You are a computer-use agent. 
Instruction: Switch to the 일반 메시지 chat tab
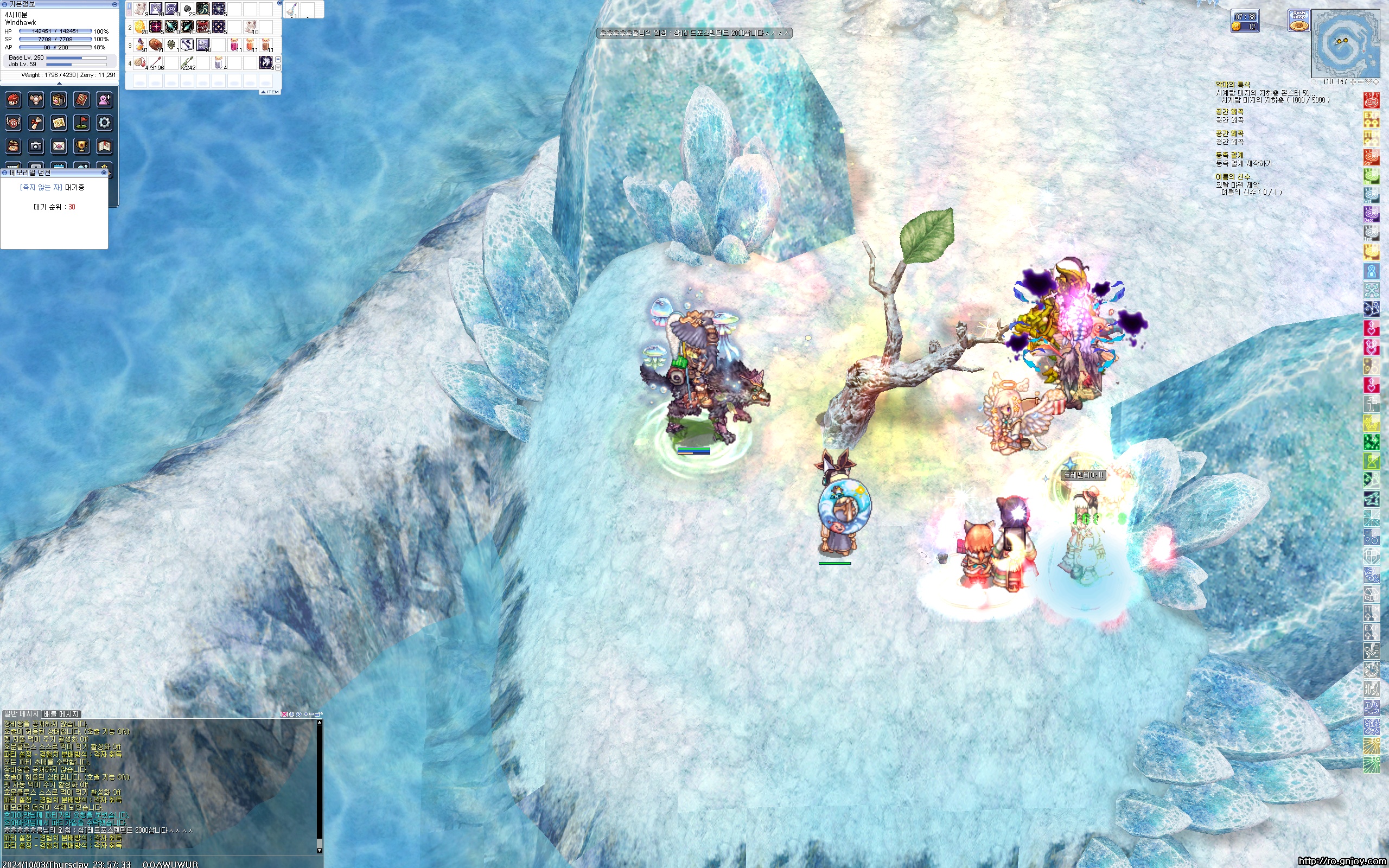click(x=21, y=714)
